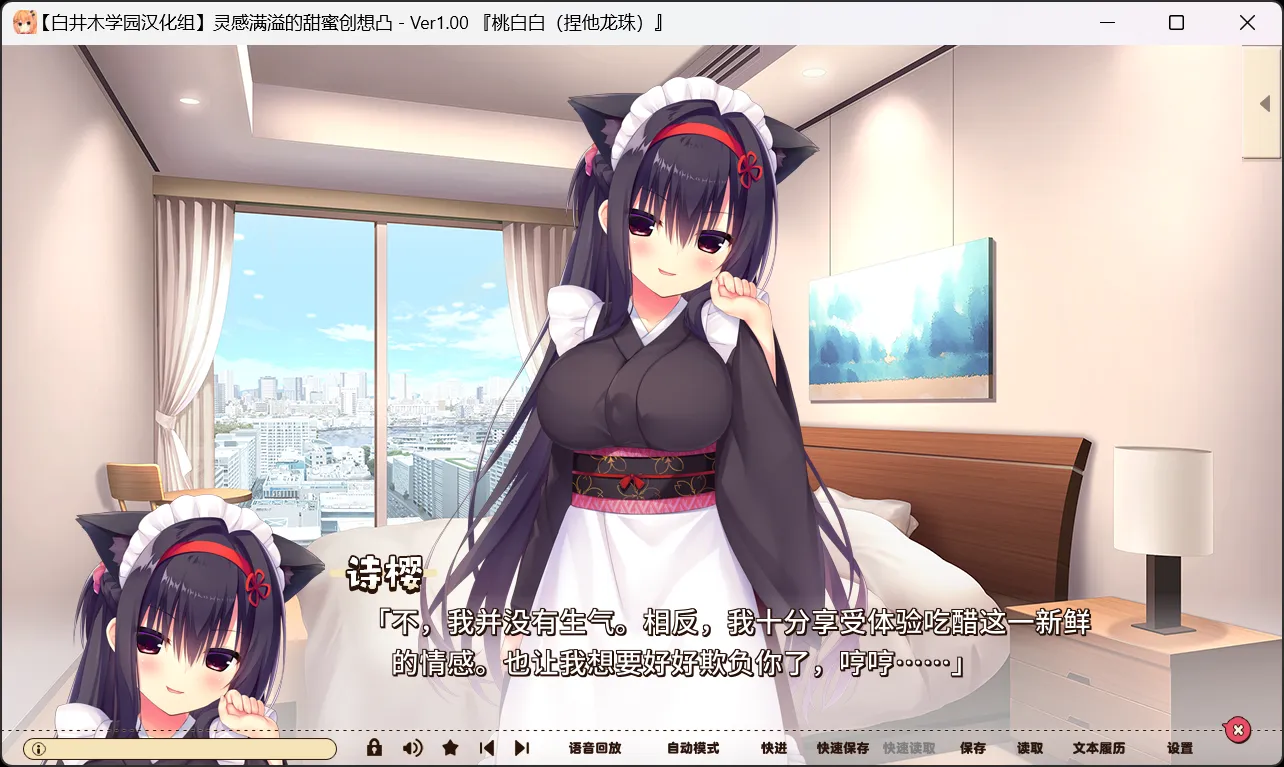Select the previous-line skip-back icon
The width and height of the screenshot is (1284, 767).
(x=487, y=747)
